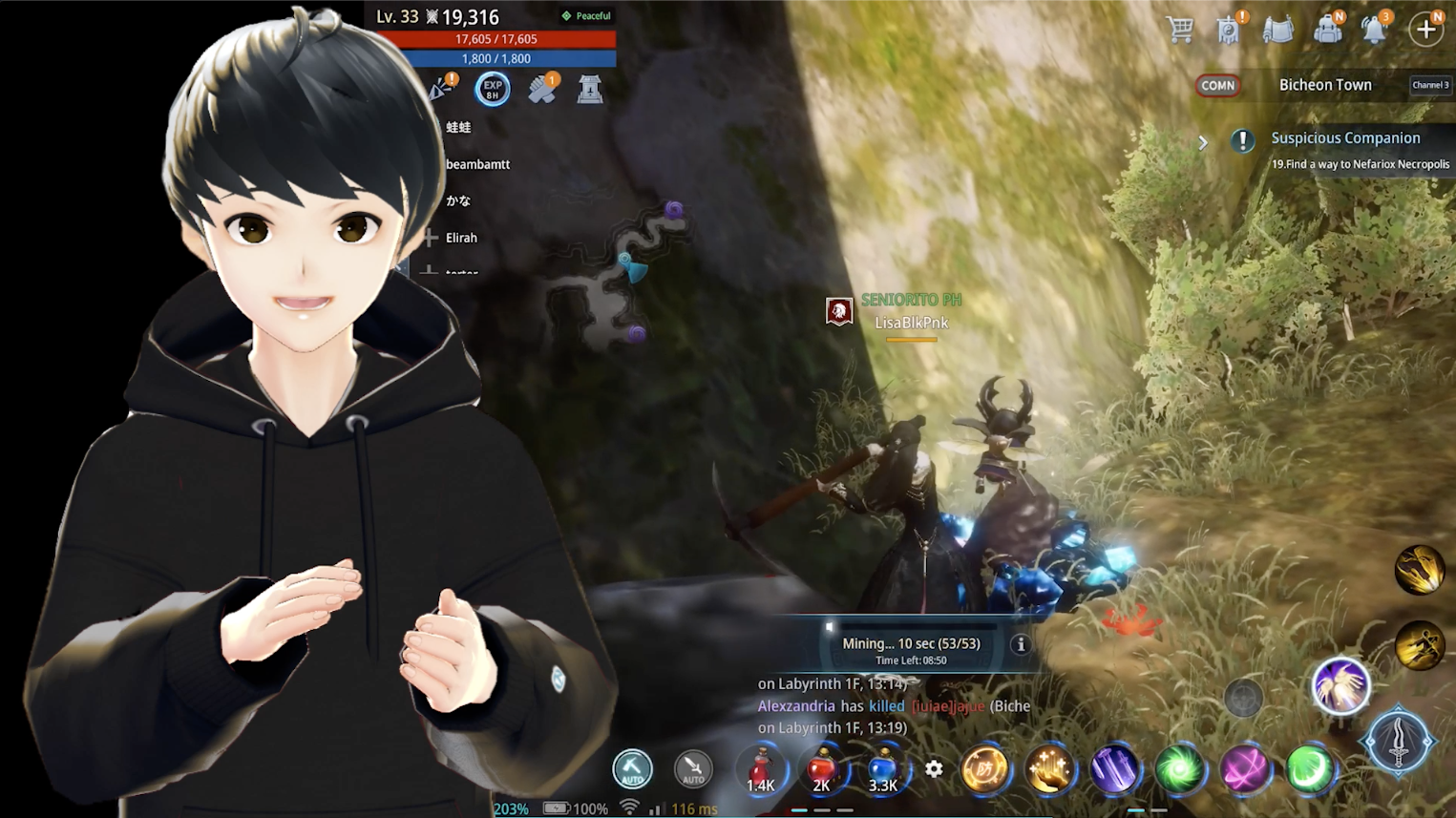Tap the settings gear near the potions
The width and height of the screenshot is (1456, 818).
934,768
